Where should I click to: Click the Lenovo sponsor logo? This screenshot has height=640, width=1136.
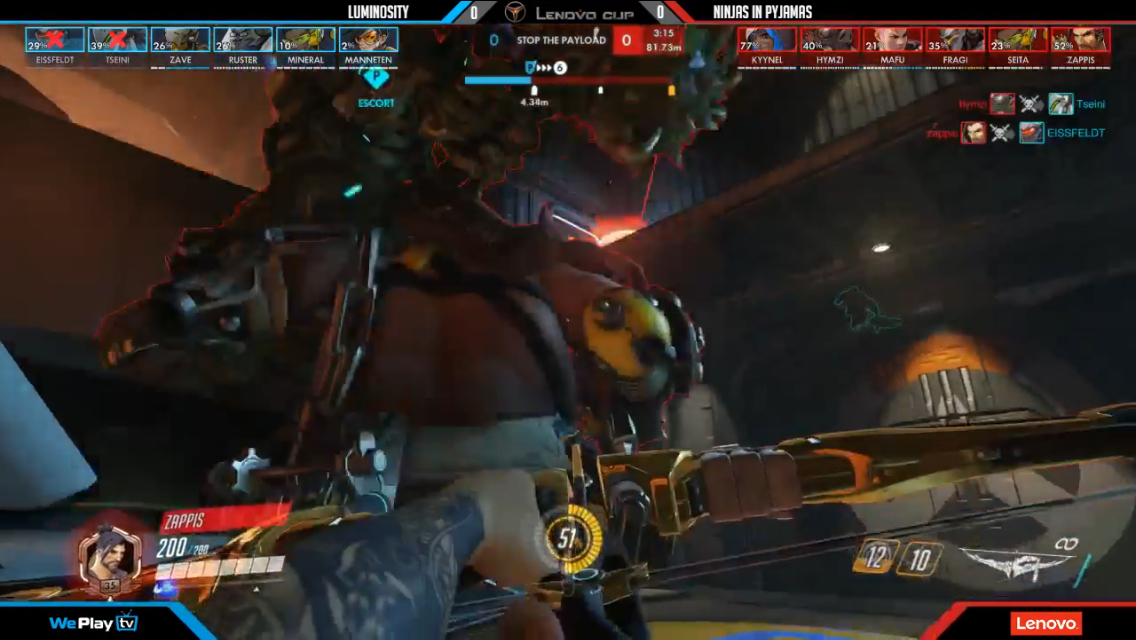pos(1045,623)
